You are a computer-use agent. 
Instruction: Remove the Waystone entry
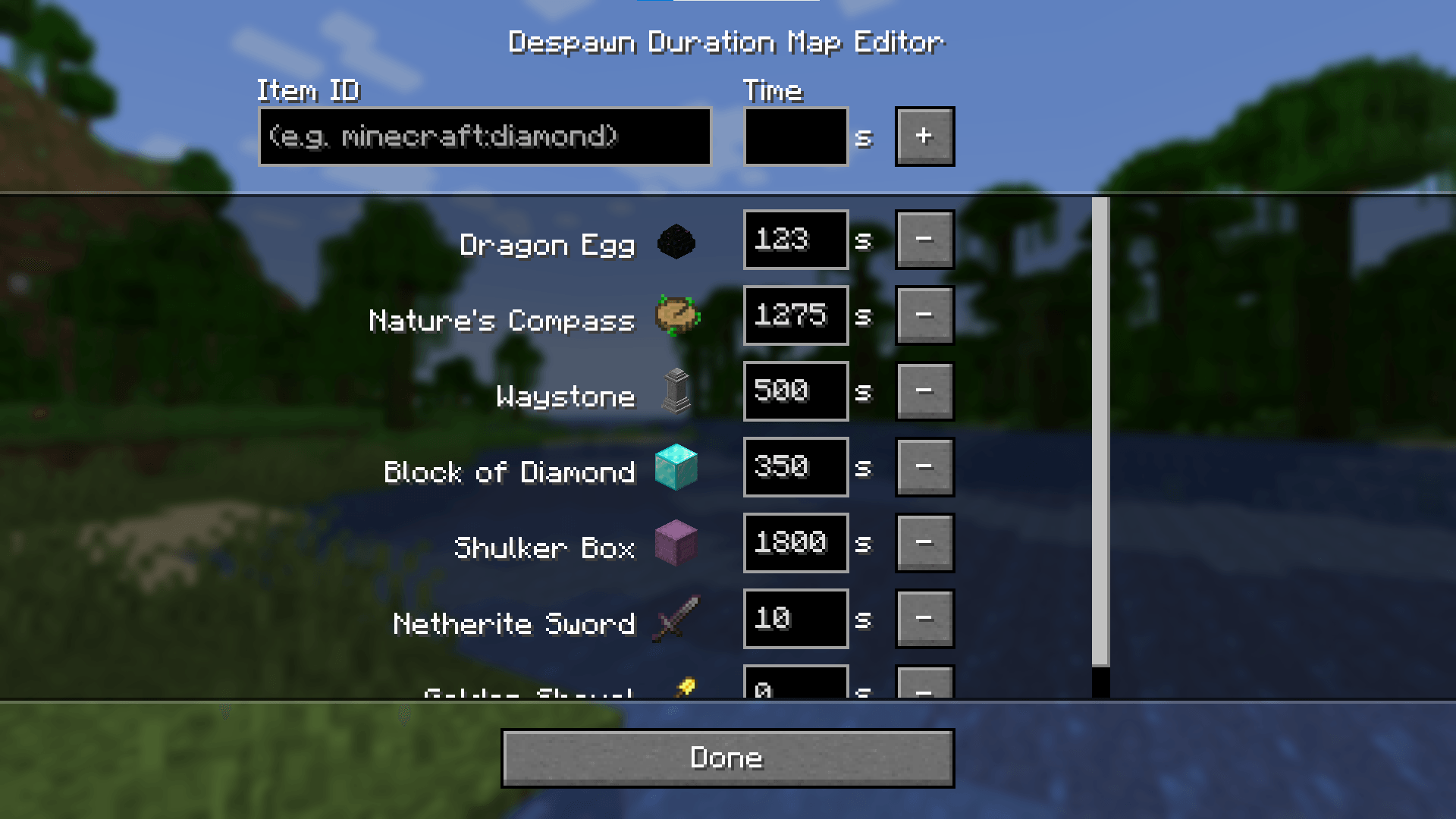(x=924, y=392)
